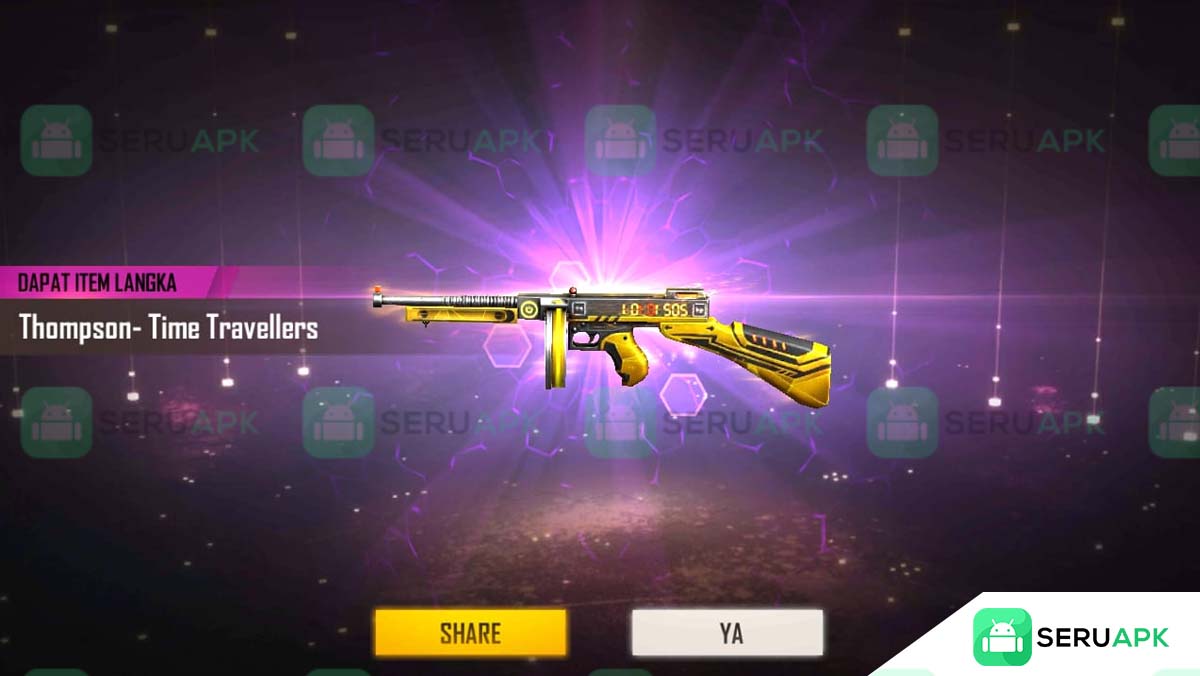Click the yellow SHARE button
1200x676 pixels.
coord(470,633)
